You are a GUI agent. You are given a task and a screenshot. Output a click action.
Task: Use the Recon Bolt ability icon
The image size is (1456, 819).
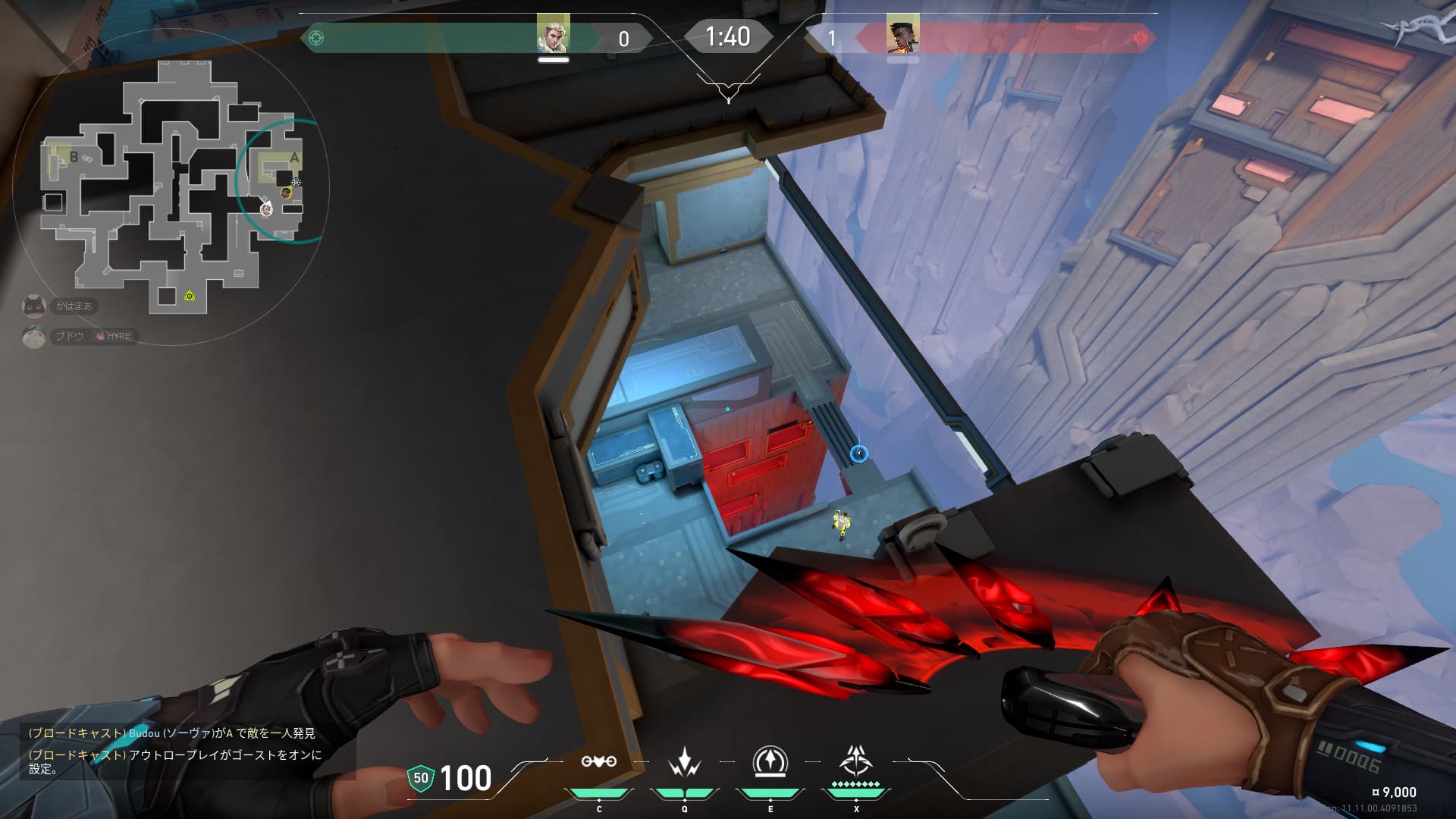770,761
